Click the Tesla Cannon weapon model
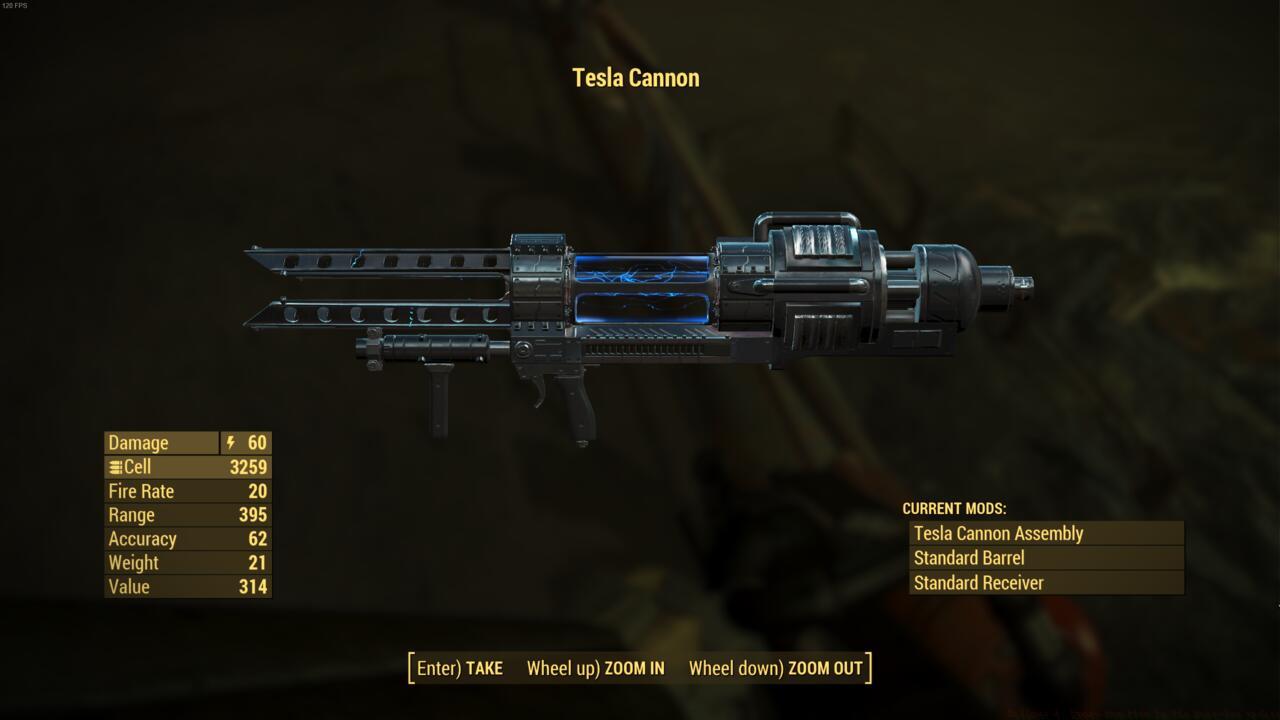 640,290
